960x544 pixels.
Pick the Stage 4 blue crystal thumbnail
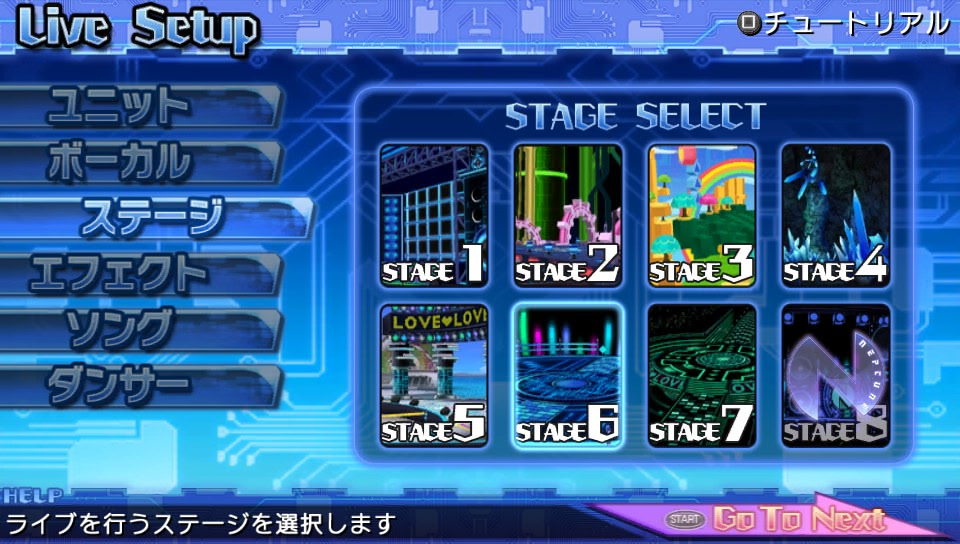836,215
